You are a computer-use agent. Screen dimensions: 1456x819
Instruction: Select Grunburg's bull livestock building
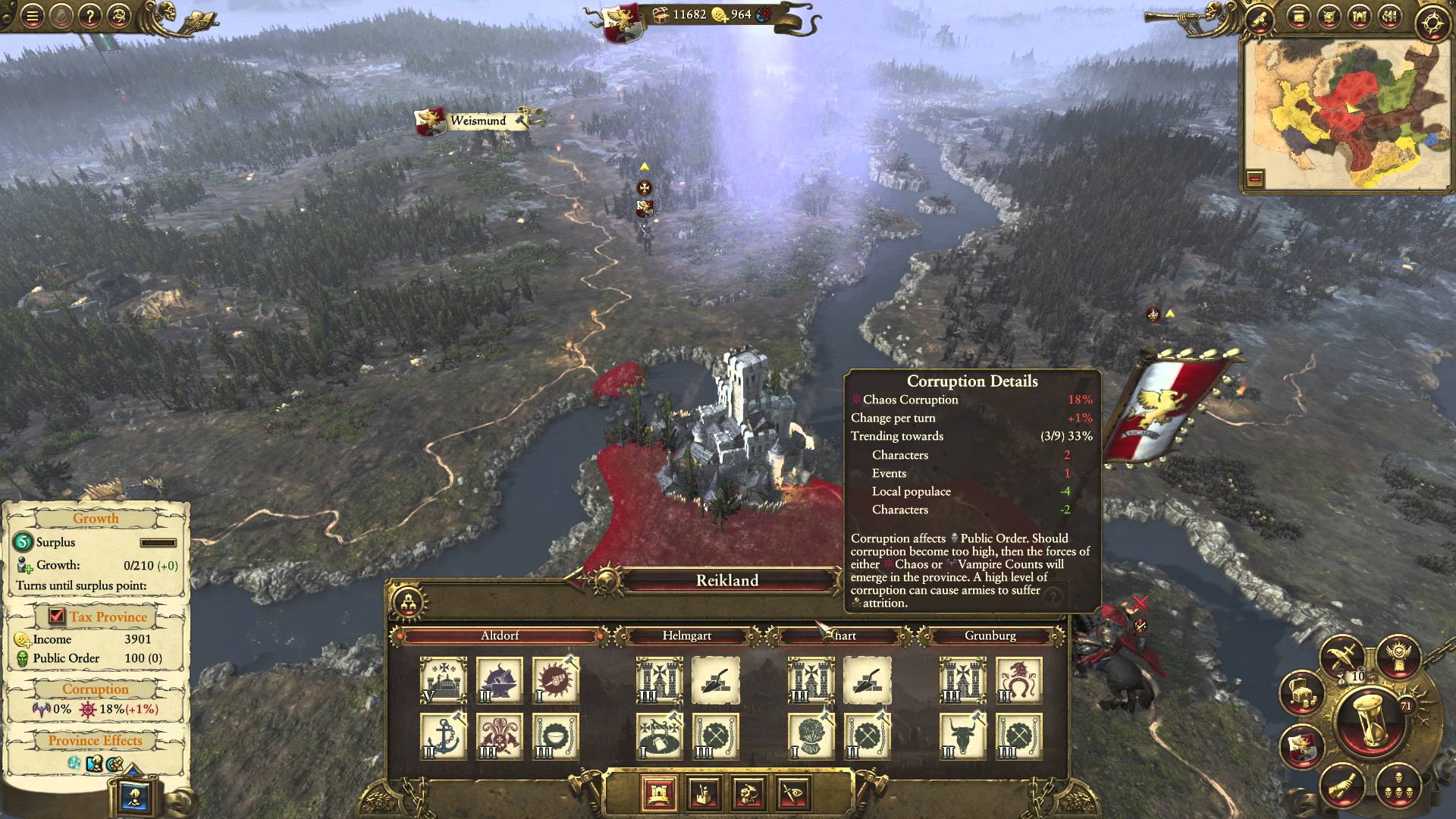click(x=962, y=736)
